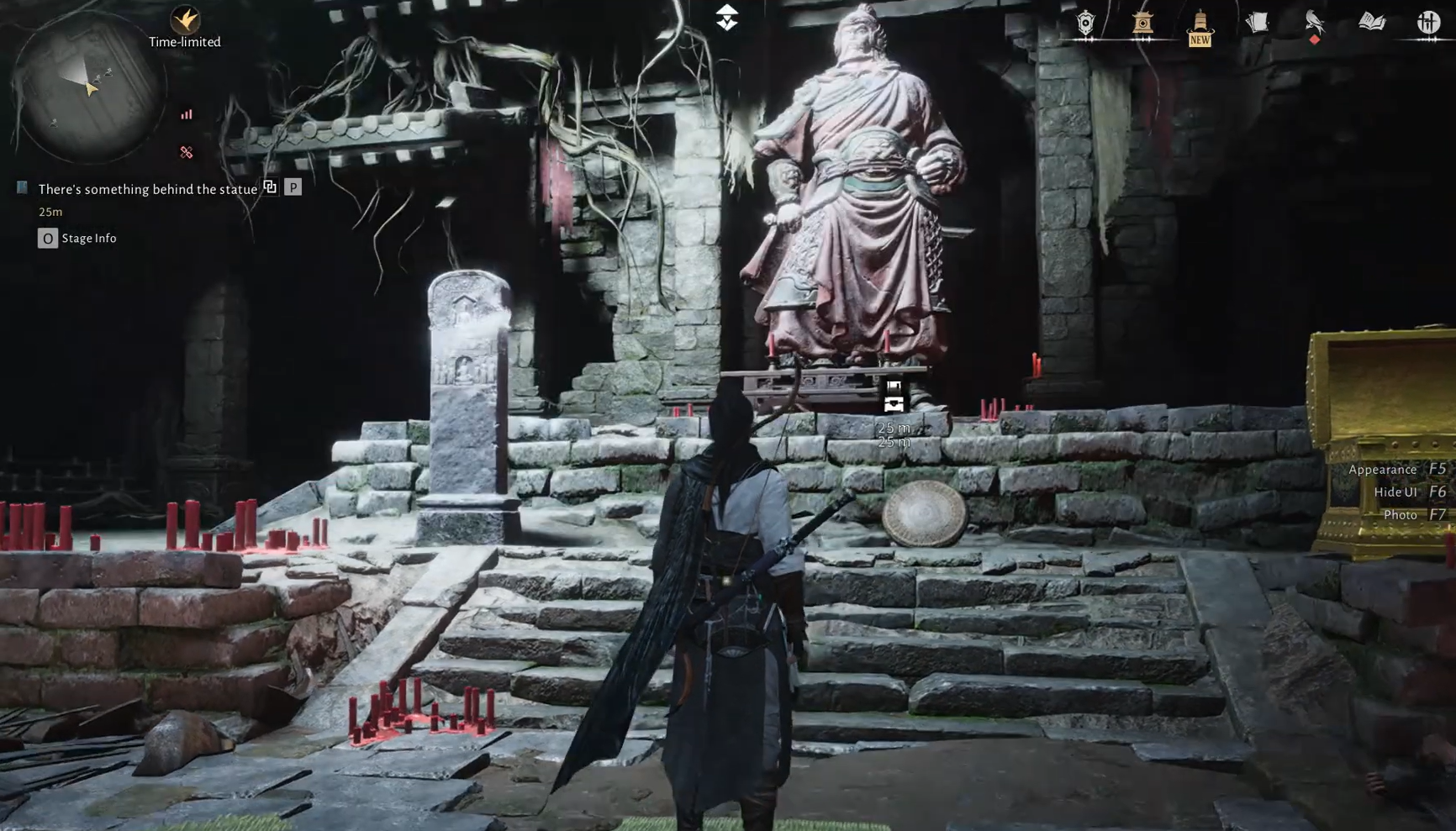Toggle the quest tracking copy icon beside quest text
Screen dimensions: 1456x831
(270, 188)
